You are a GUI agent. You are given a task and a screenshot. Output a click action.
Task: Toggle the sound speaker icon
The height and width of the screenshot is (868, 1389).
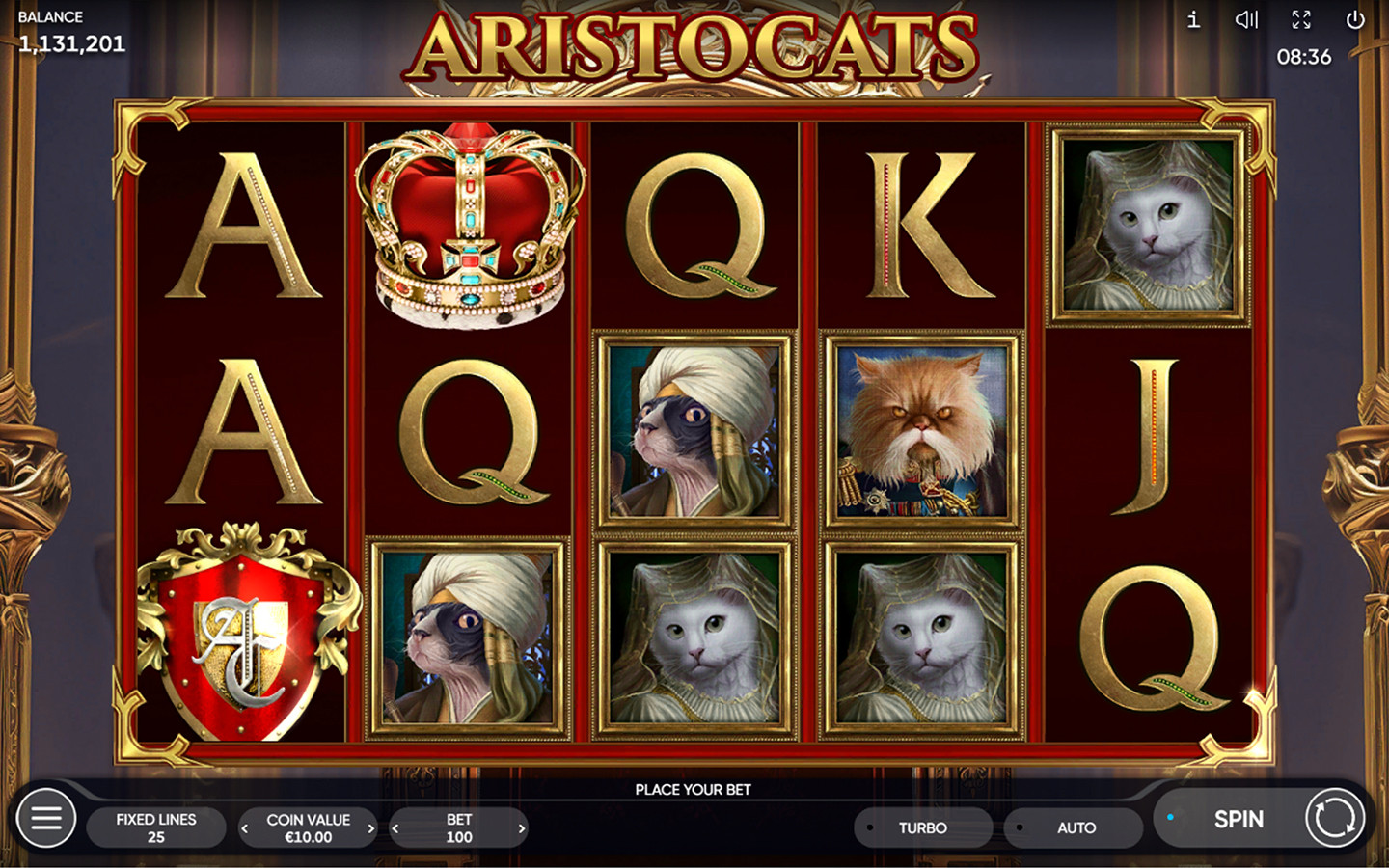(1246, 19)
